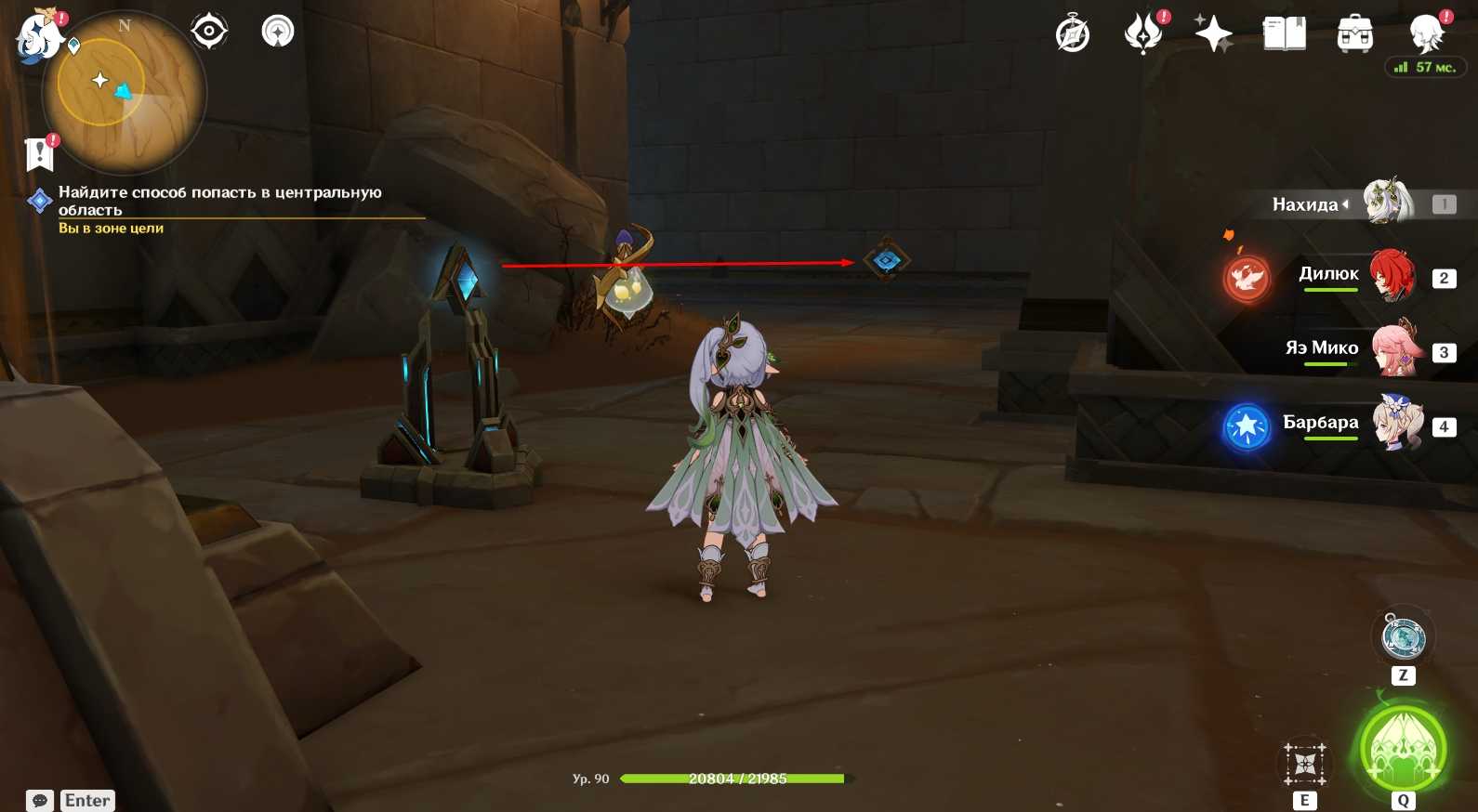This screenshot has width=1478, height=812.
Task: Open the adventurer handbook book icon
Action: click(1285, 34)
